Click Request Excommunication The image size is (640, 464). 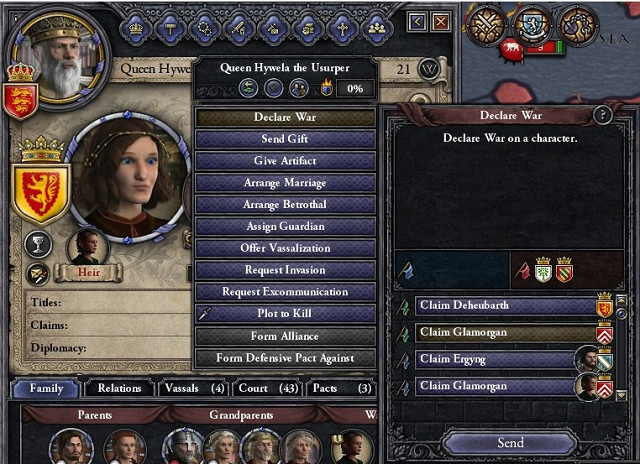tap(285, 292)
